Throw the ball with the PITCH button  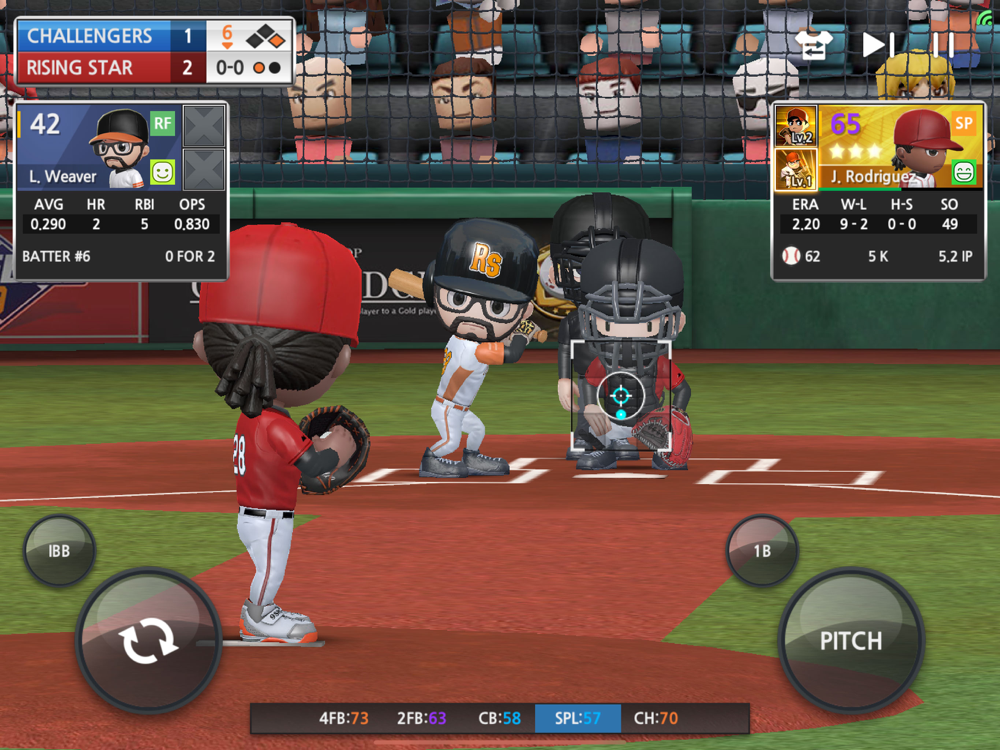pos(851,640)
